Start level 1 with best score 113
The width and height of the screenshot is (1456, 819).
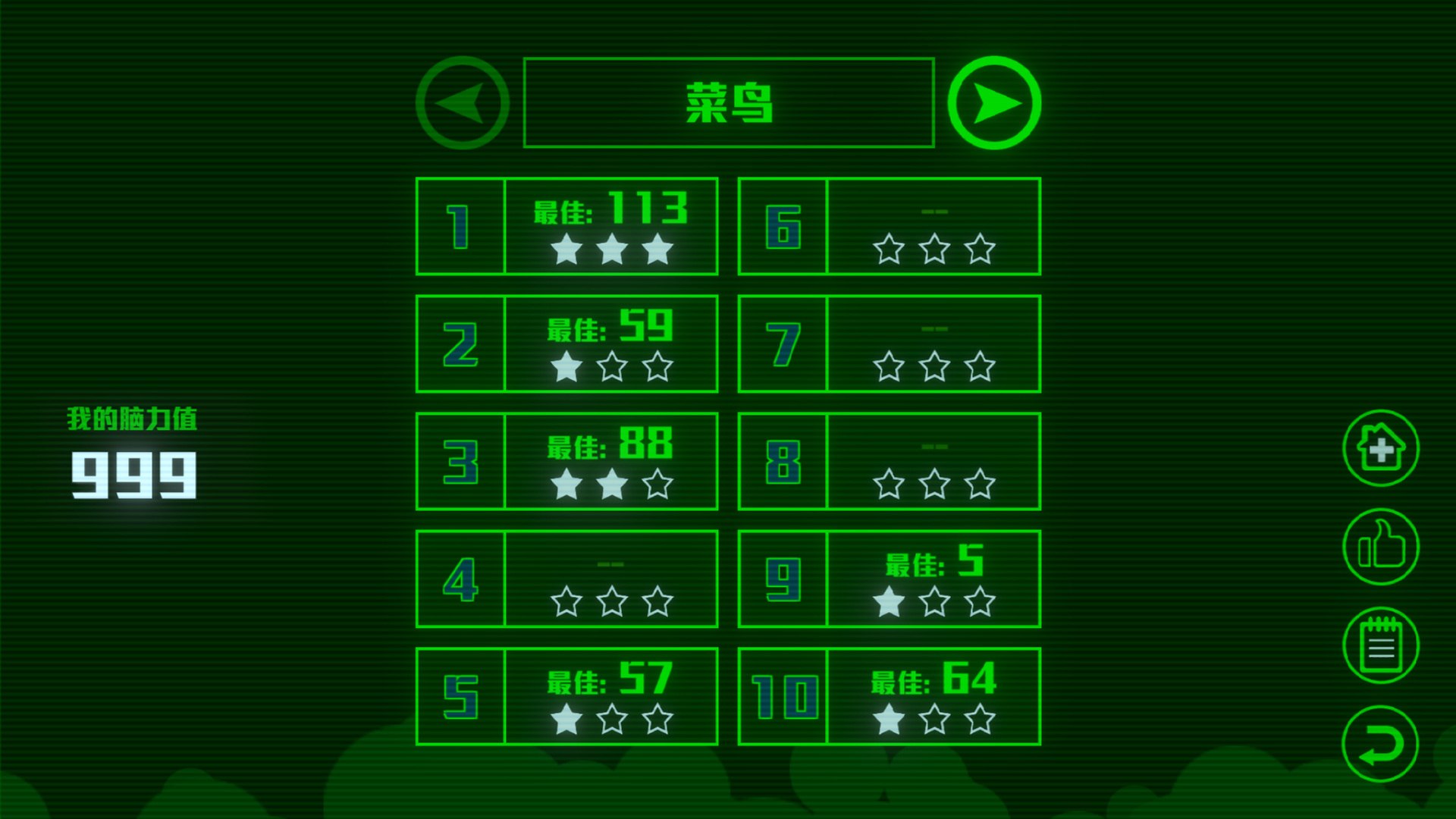click(567, 227)
